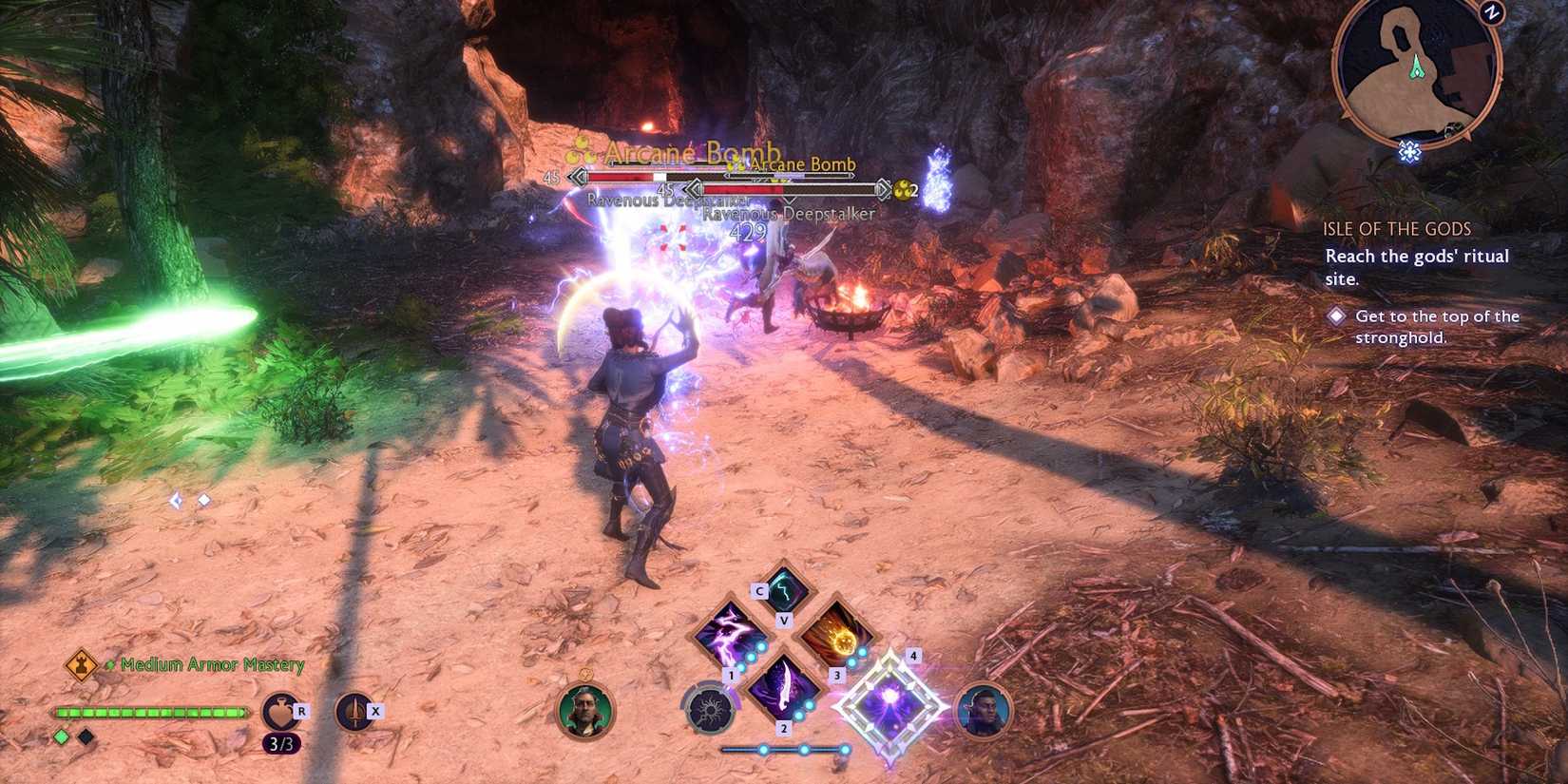Select the teal lightning rune ability

click(x=784, y=591)
